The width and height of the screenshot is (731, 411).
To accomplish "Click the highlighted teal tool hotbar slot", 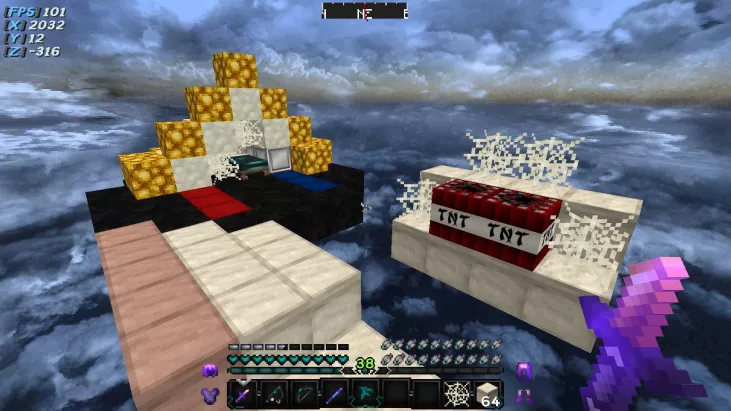I will [365, 393].
